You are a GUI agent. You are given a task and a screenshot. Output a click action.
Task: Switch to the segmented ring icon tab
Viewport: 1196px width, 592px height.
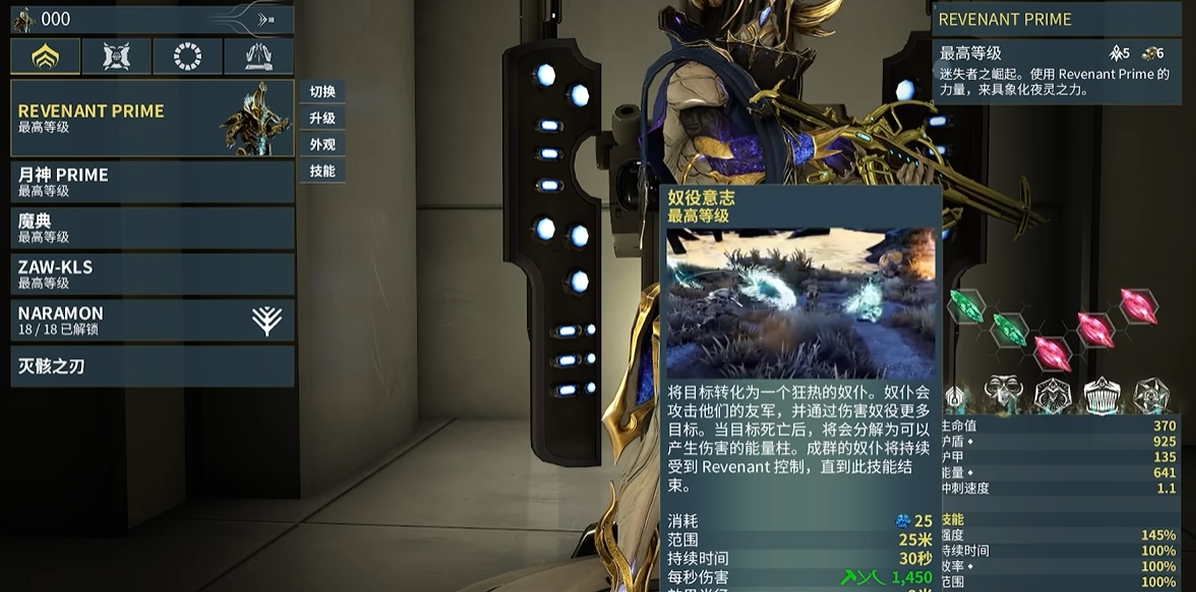[x=187, y=57]
